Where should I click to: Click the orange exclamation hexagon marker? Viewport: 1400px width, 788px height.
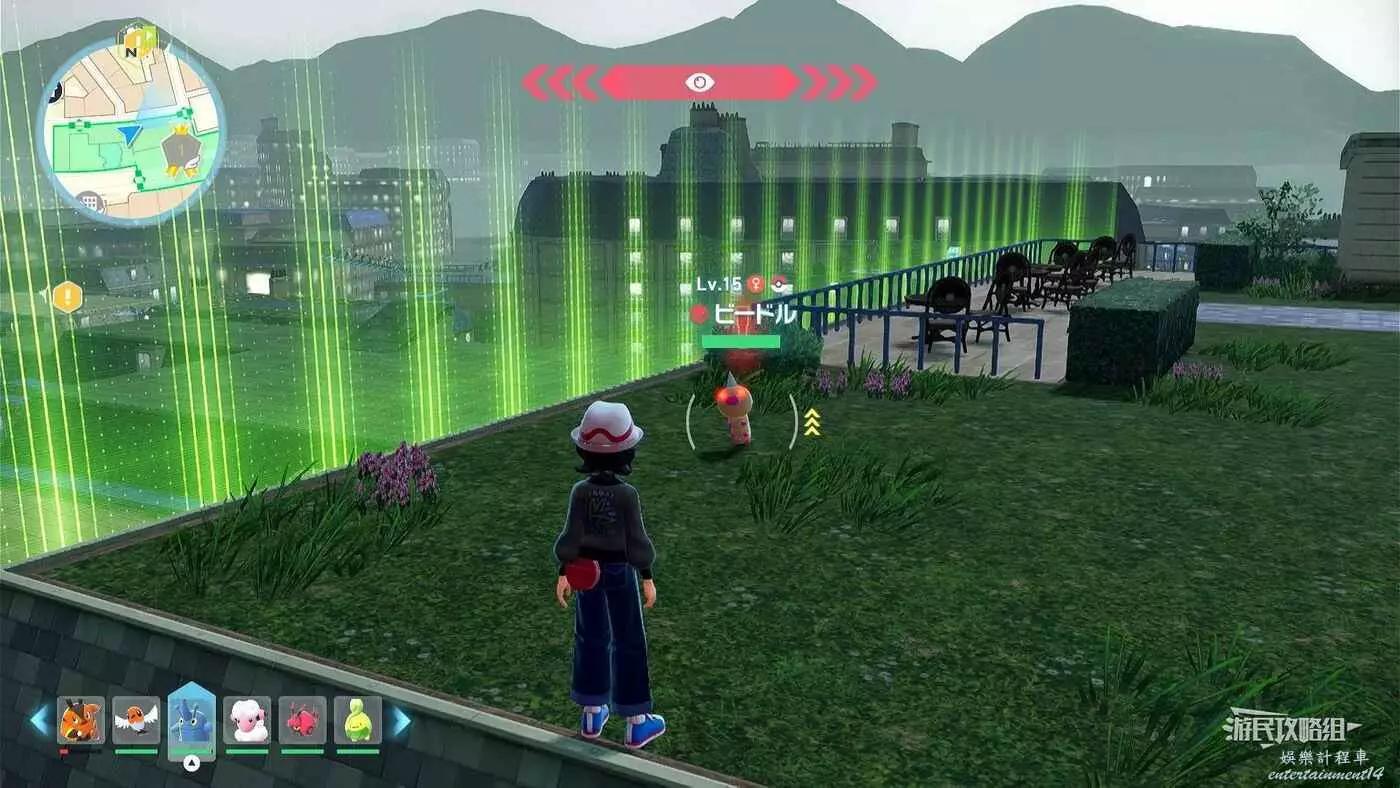pos(67,296)
